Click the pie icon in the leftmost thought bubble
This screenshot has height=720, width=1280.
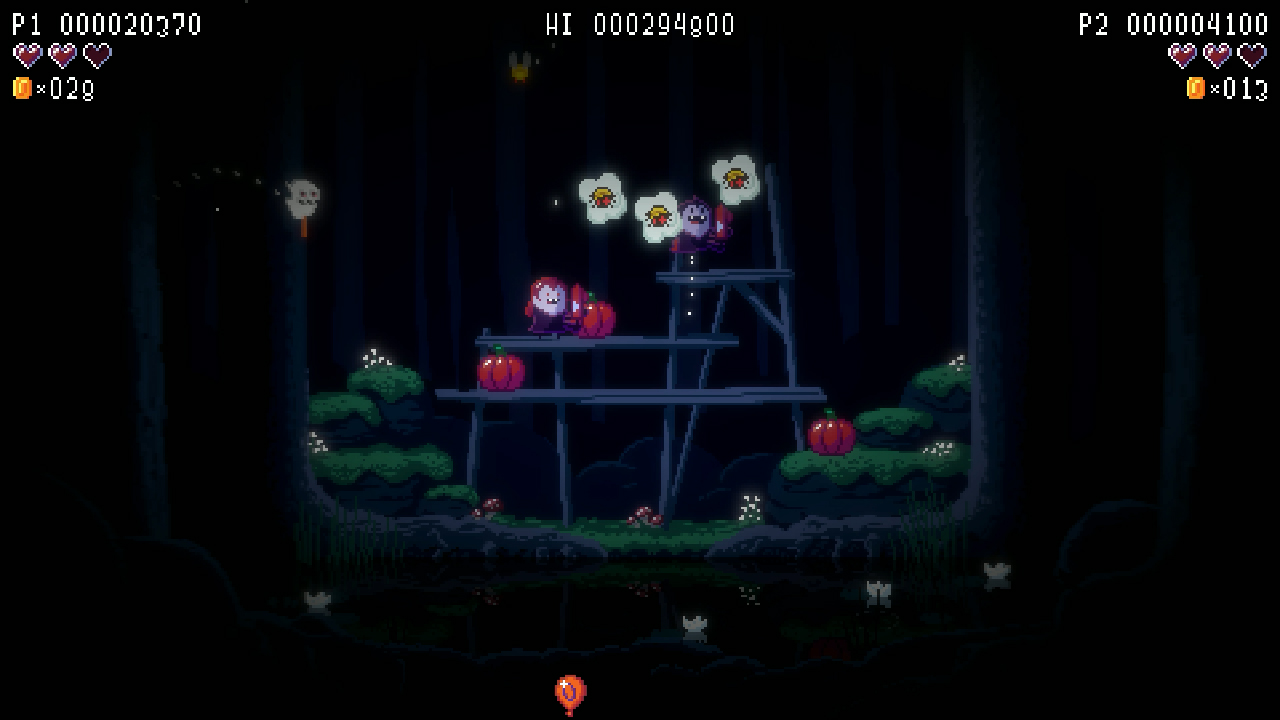coord(603,198)
